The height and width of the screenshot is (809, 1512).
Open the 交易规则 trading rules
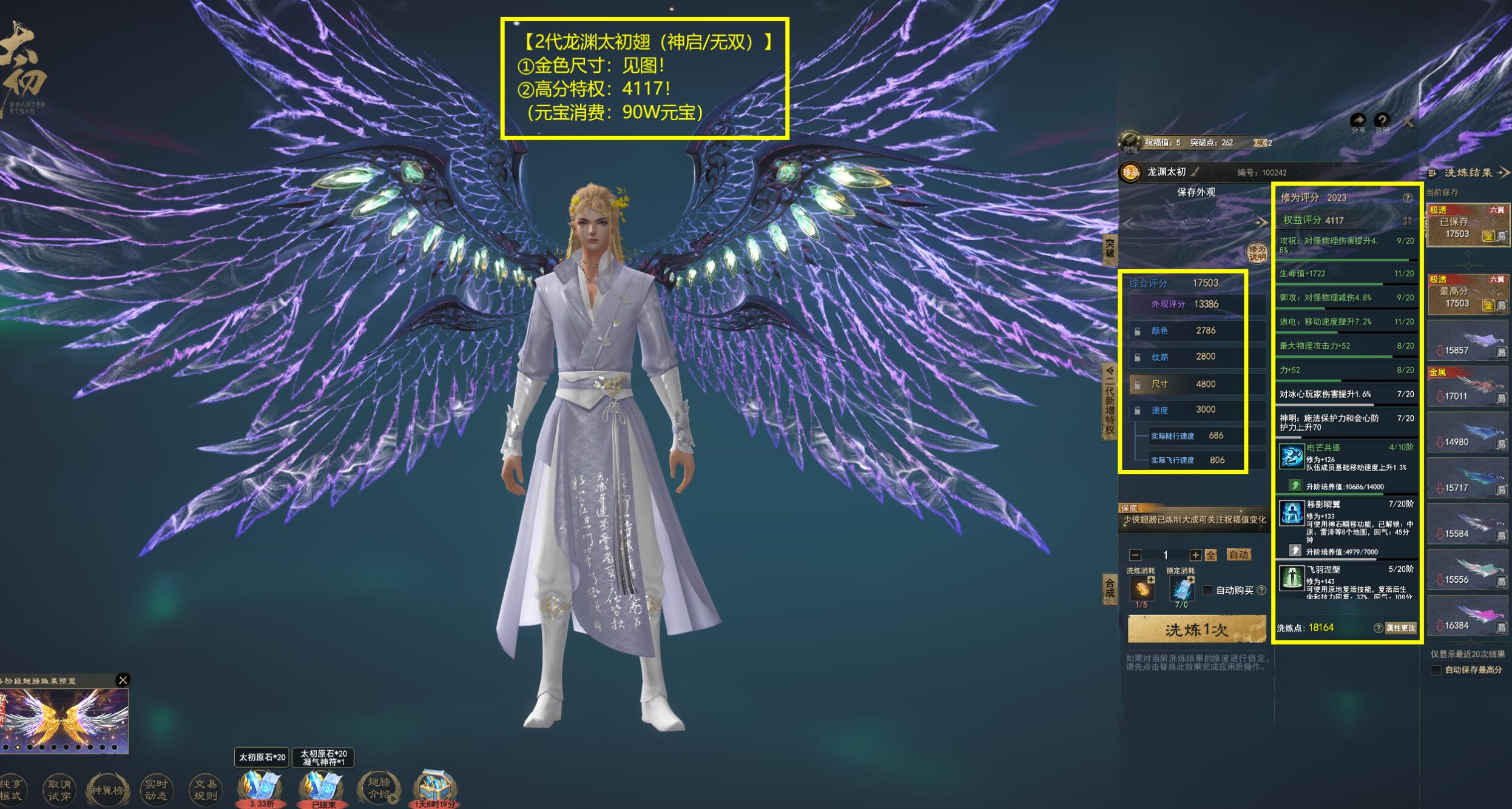point(205,790)
